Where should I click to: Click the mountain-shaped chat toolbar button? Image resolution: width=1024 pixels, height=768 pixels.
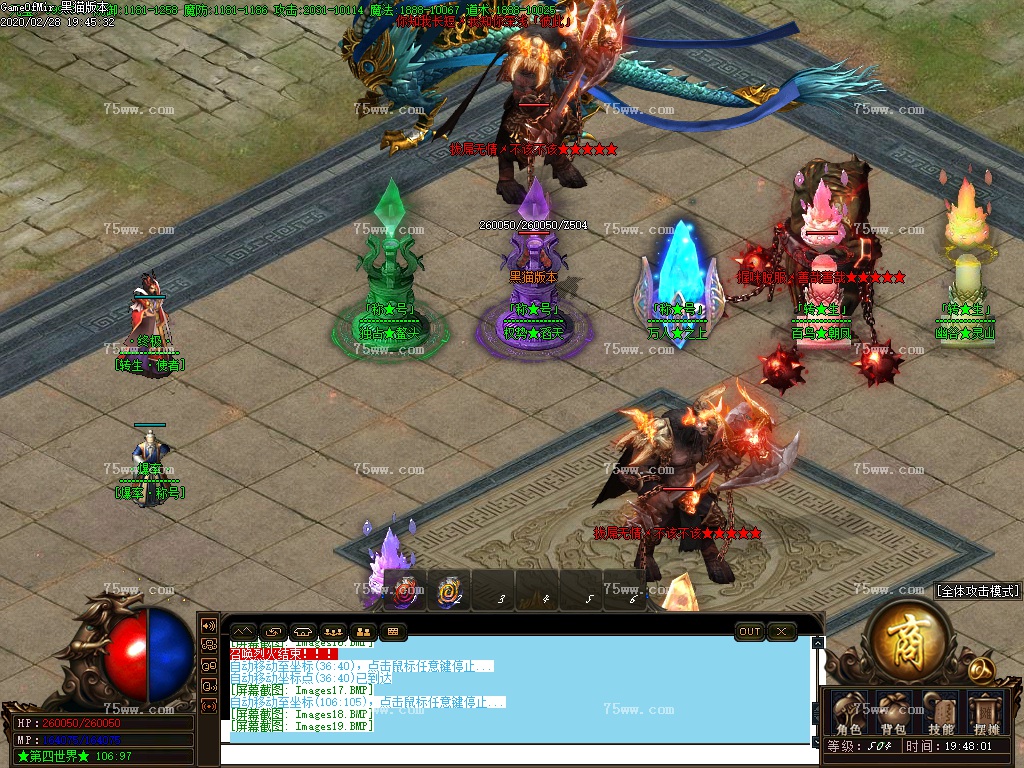243,632
